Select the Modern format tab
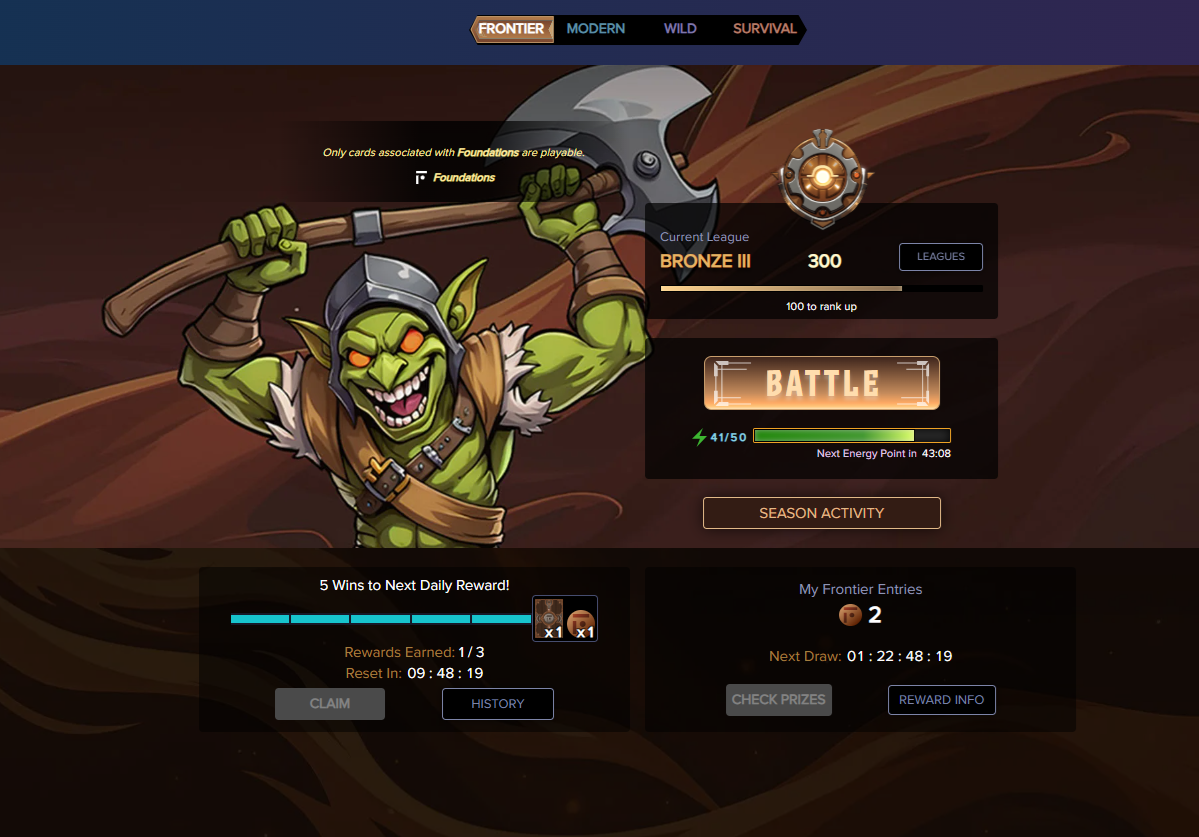The height and width of the screenshot is (837, 1199). (x=595, y=29)
